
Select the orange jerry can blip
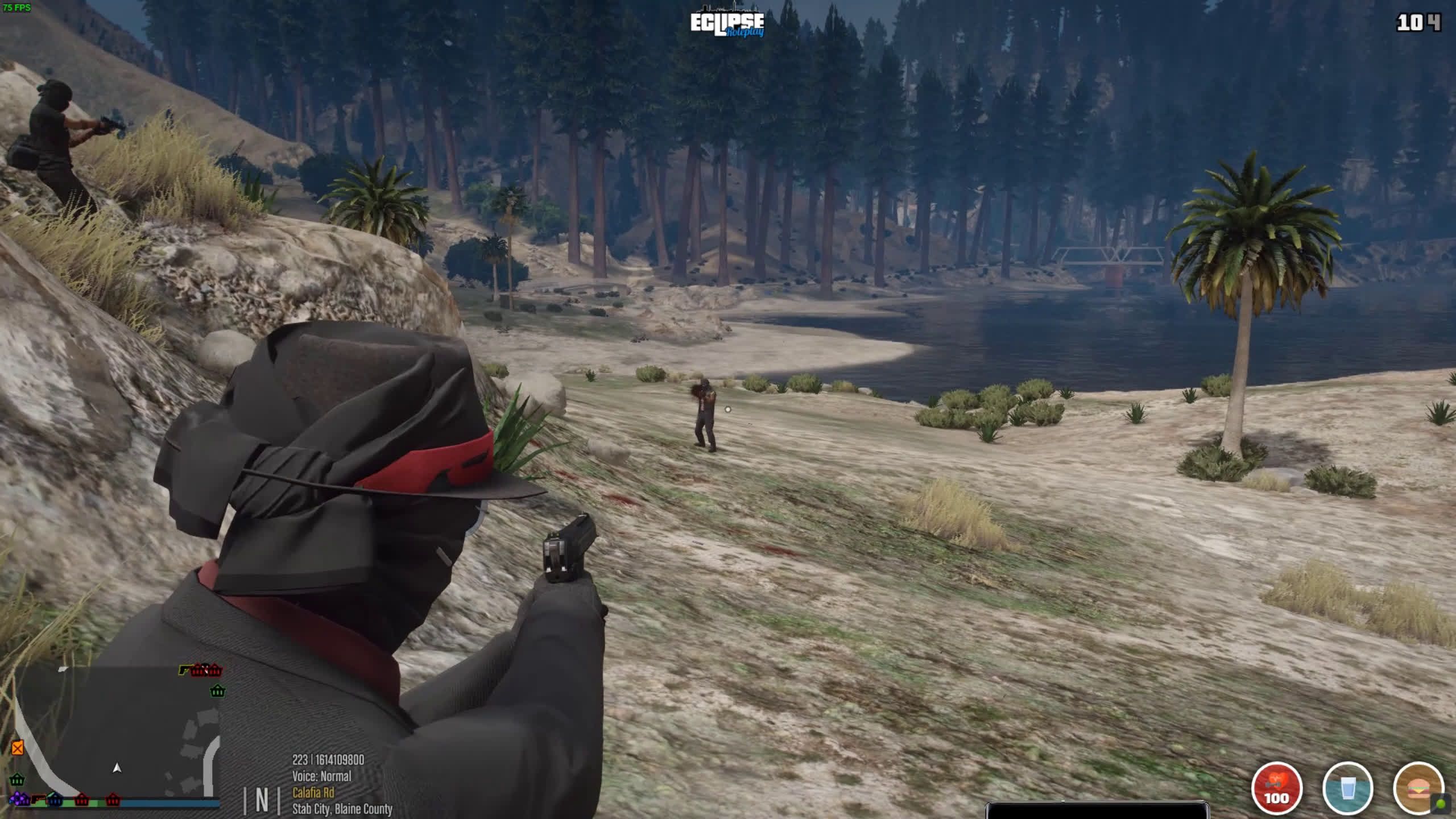click(18, 747)
